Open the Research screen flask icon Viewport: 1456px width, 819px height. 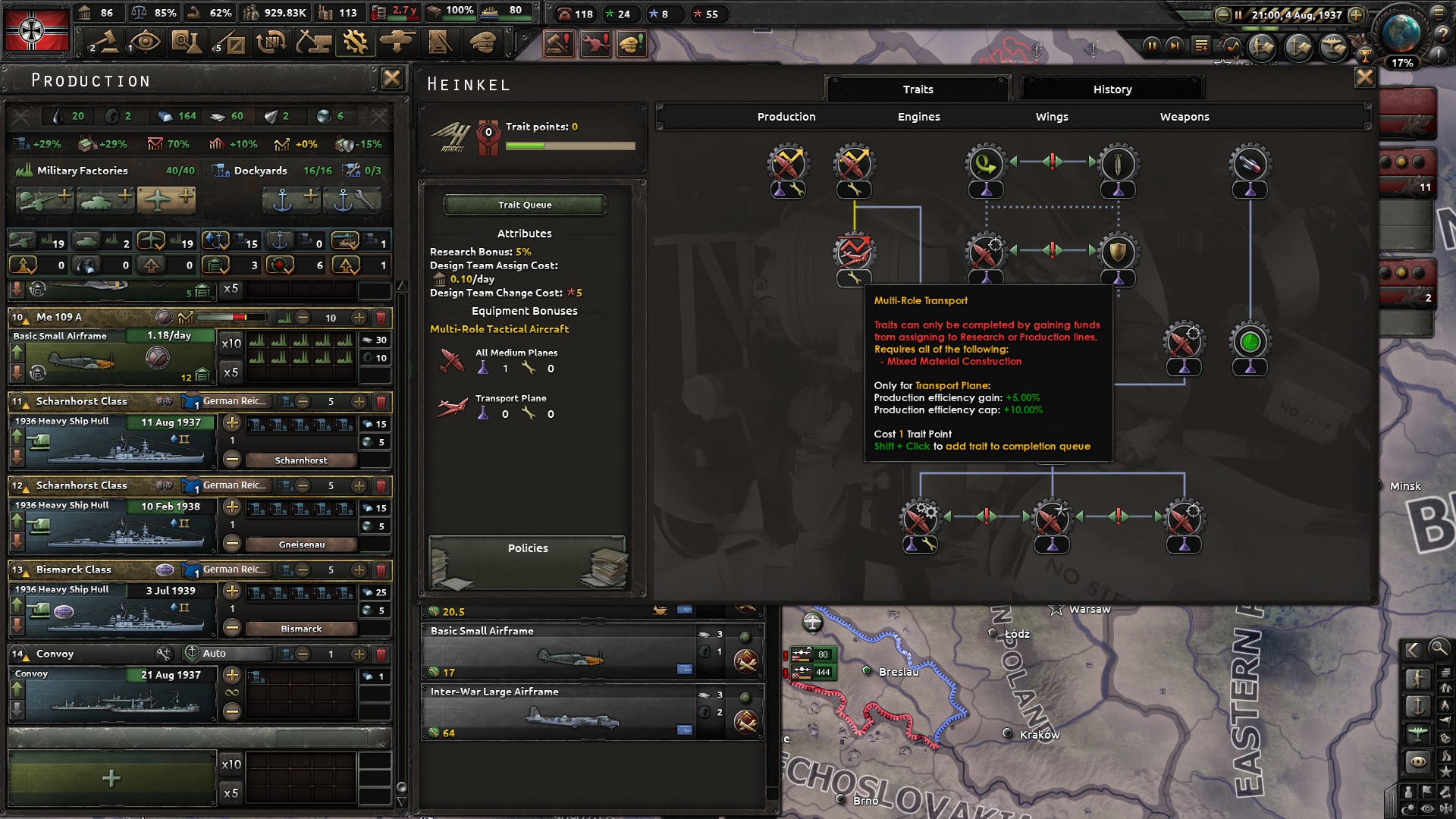coord(187,43)
